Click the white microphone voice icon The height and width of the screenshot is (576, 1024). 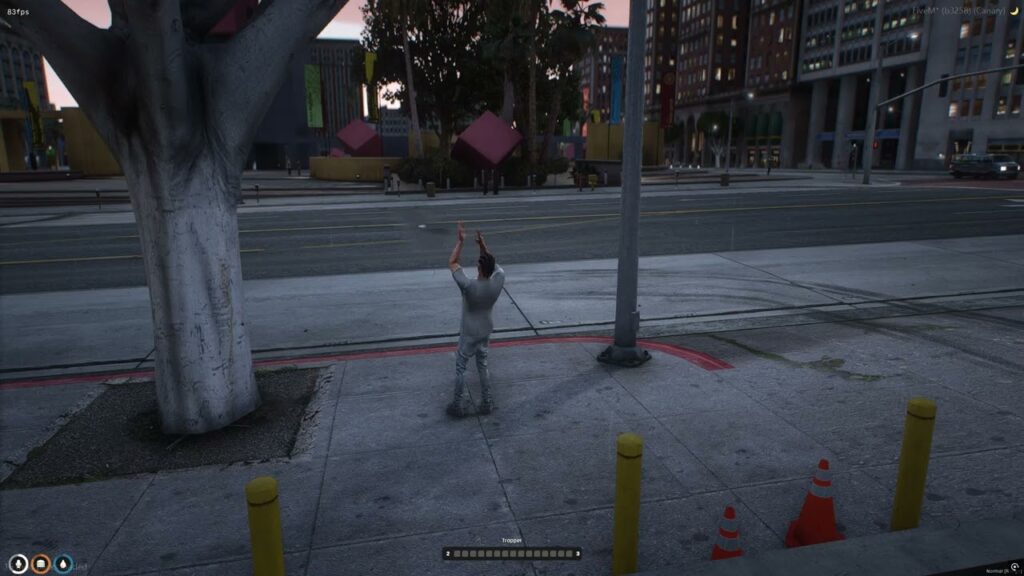[17, 565]
